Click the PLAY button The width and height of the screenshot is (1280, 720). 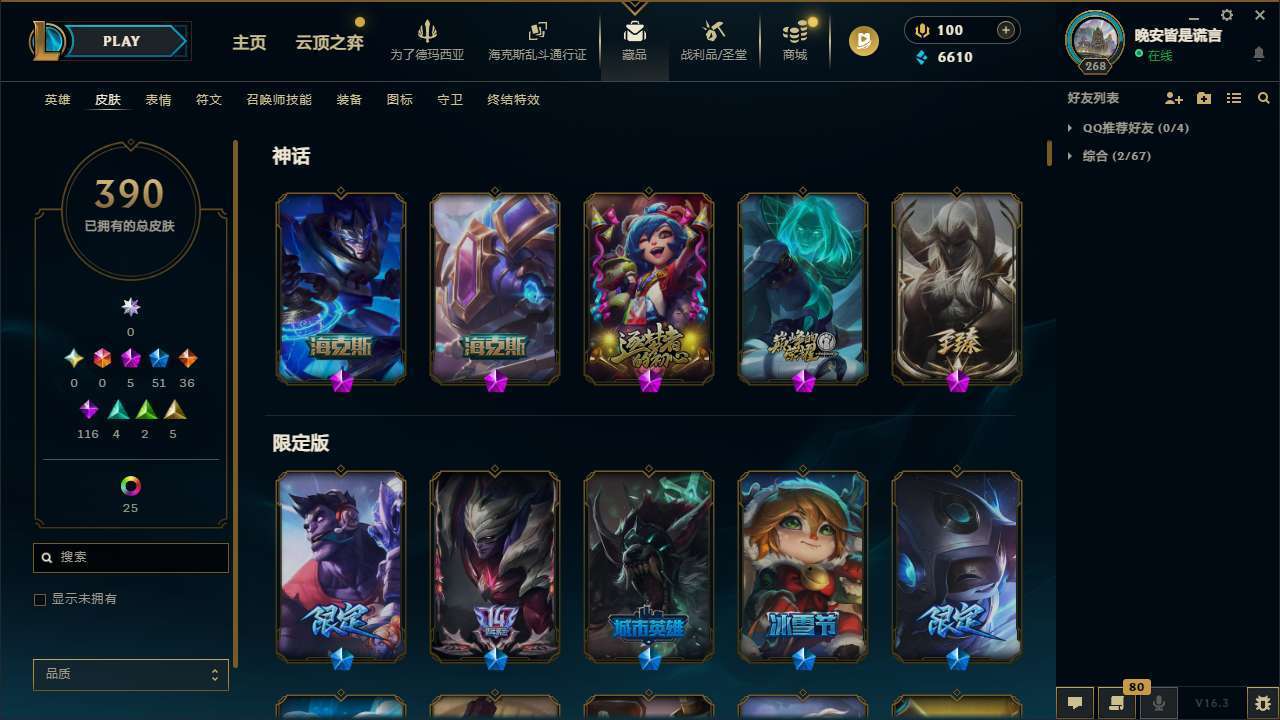point(121,41)
